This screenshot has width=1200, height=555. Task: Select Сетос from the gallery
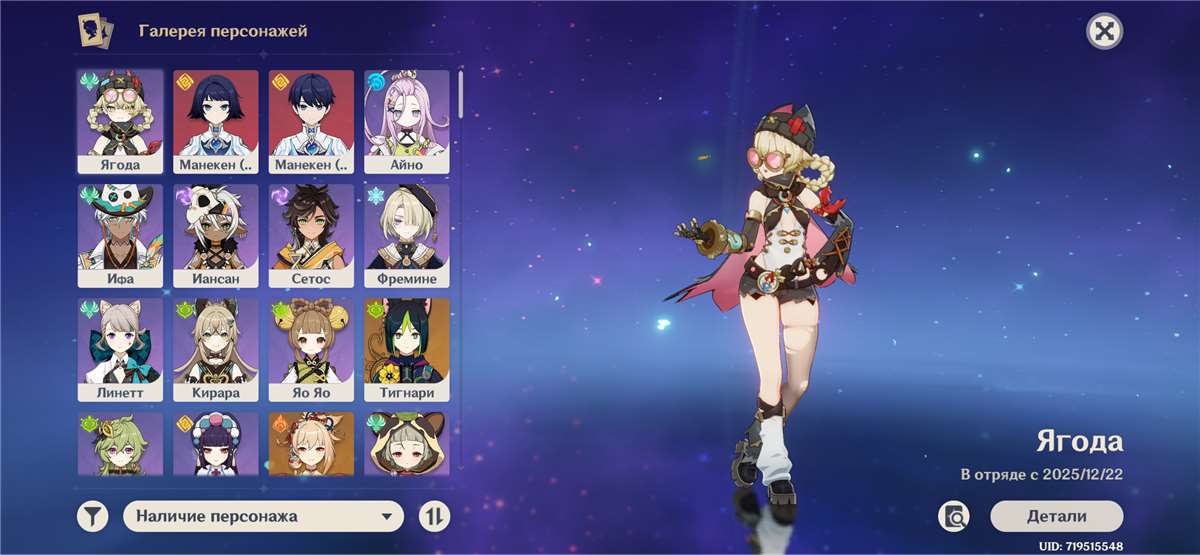coord(311,235)
